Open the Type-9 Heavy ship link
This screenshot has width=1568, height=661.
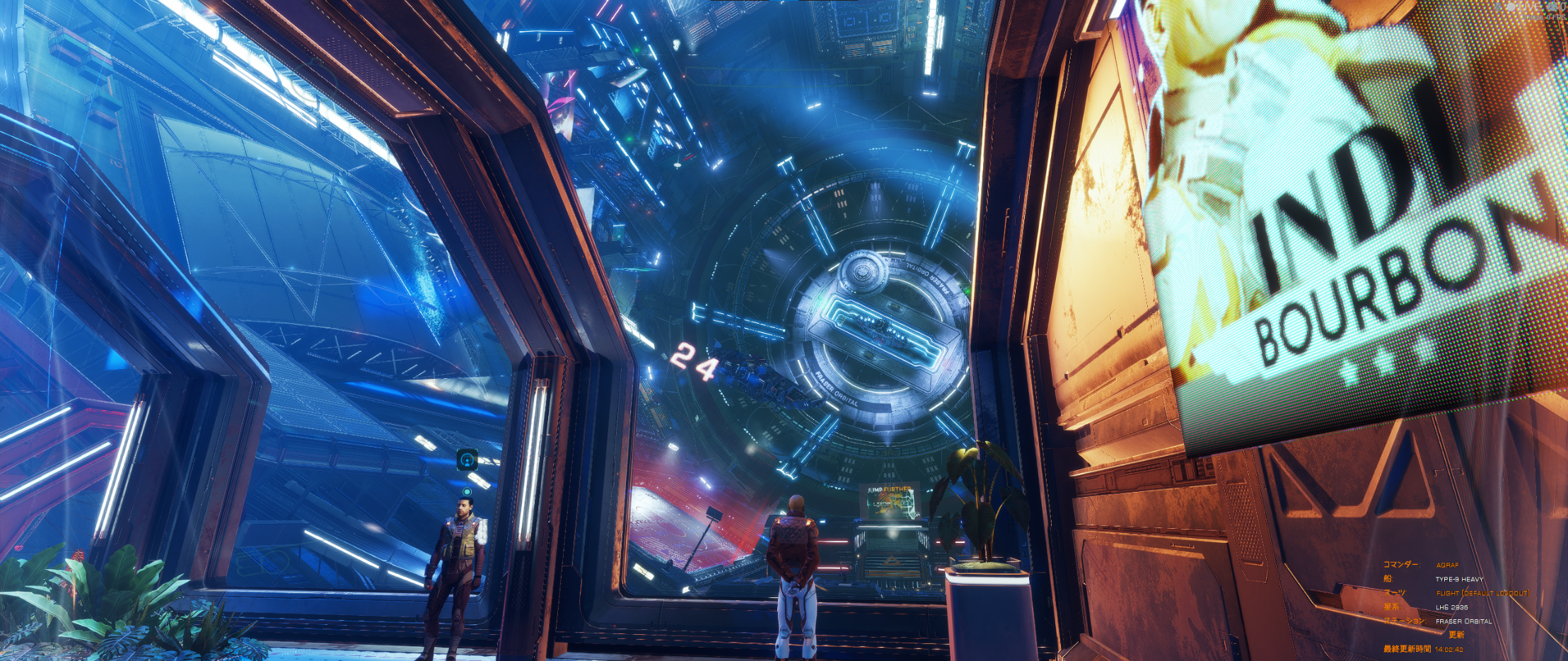click(1459, 579)
